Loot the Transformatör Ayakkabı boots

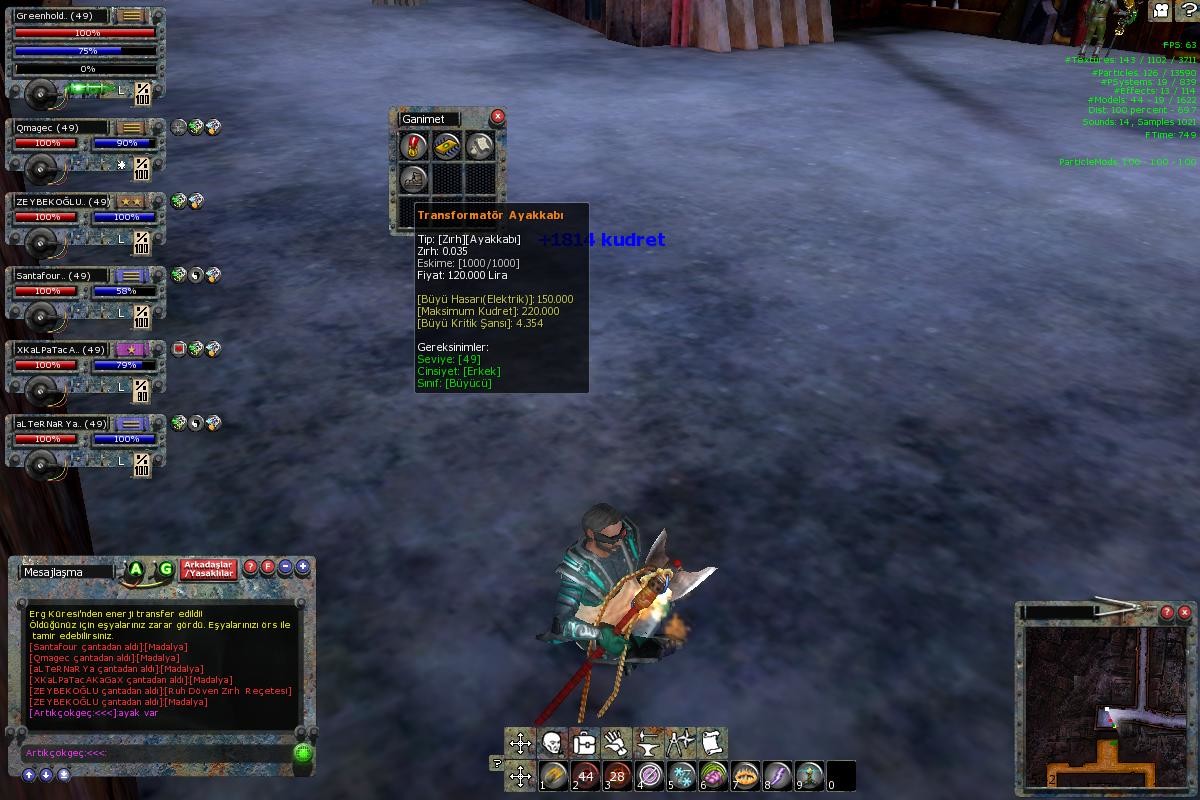414,179
